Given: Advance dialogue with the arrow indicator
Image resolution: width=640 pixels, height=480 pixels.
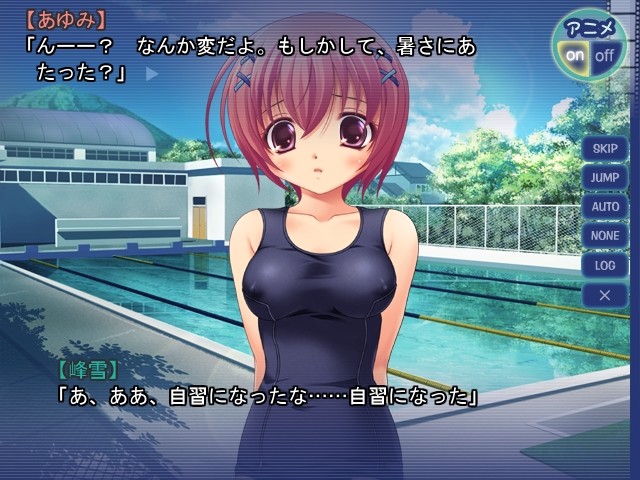Looking at the screenshot, I should (152, 73).
